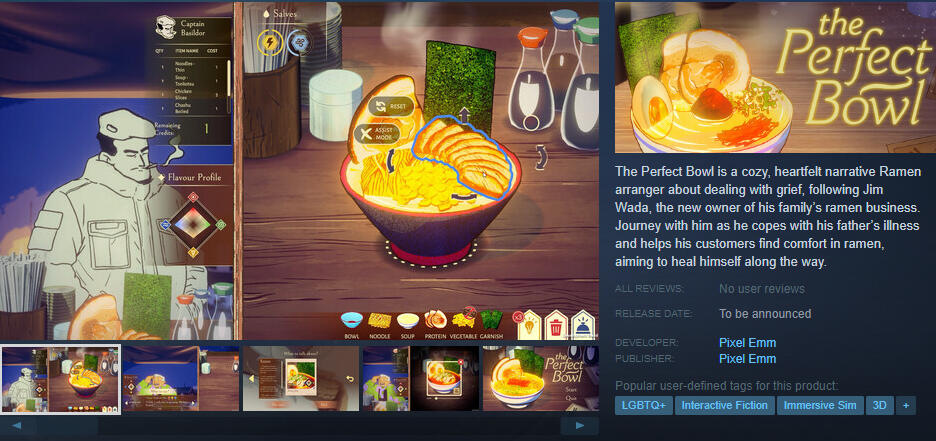Add a tag with the plus button

[x=905, y=405]
